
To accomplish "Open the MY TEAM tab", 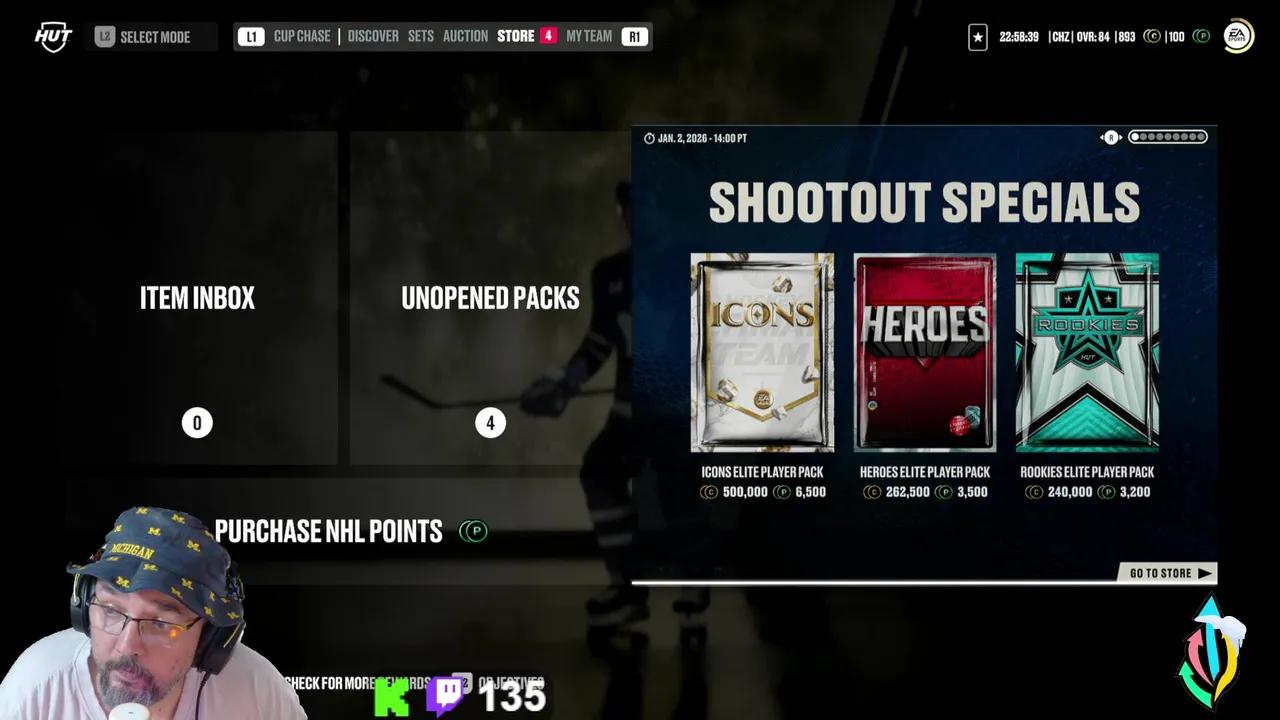I will click(x=588, y=36).
